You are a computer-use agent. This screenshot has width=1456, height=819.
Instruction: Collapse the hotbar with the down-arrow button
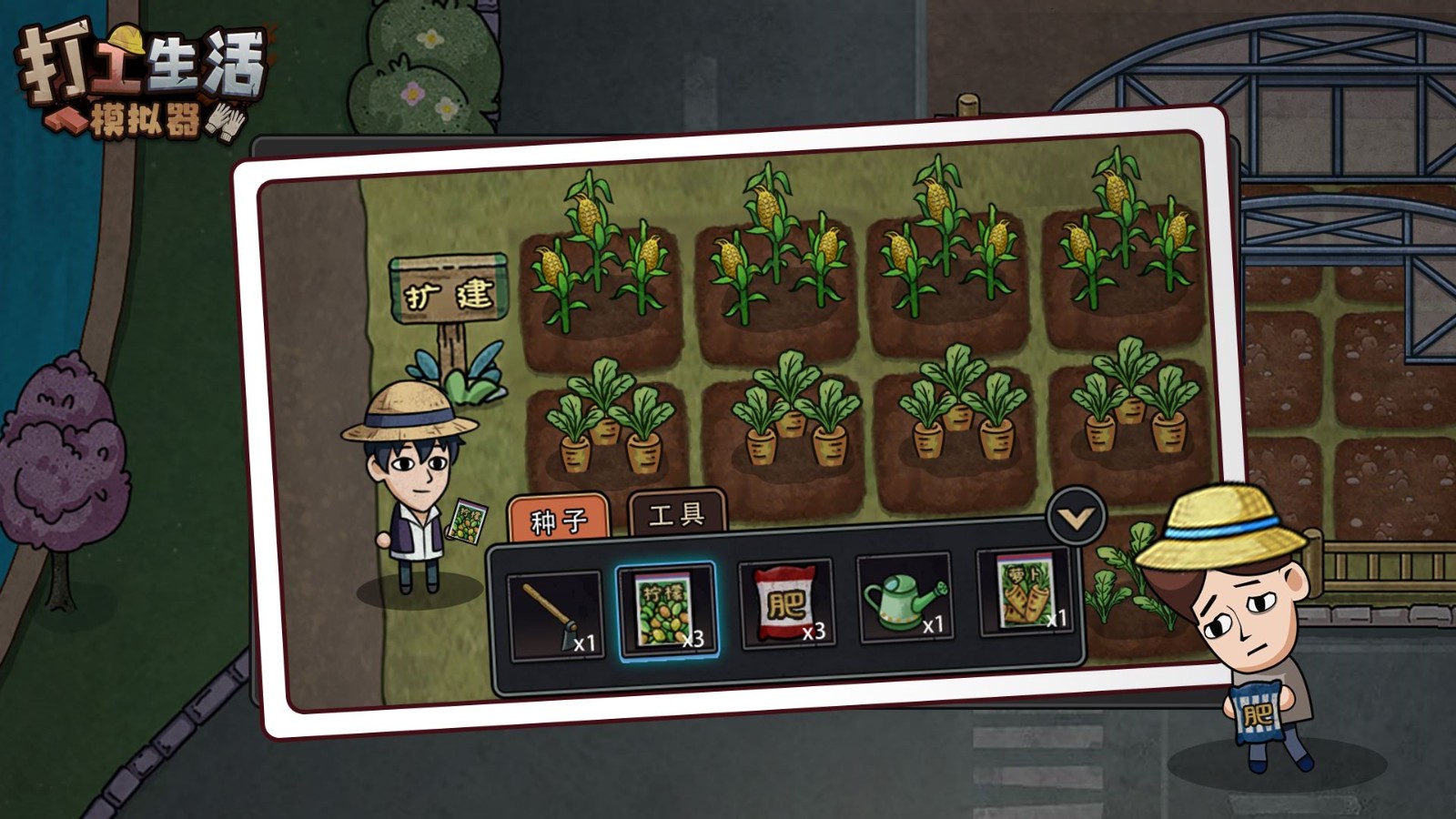(1076, 518)
